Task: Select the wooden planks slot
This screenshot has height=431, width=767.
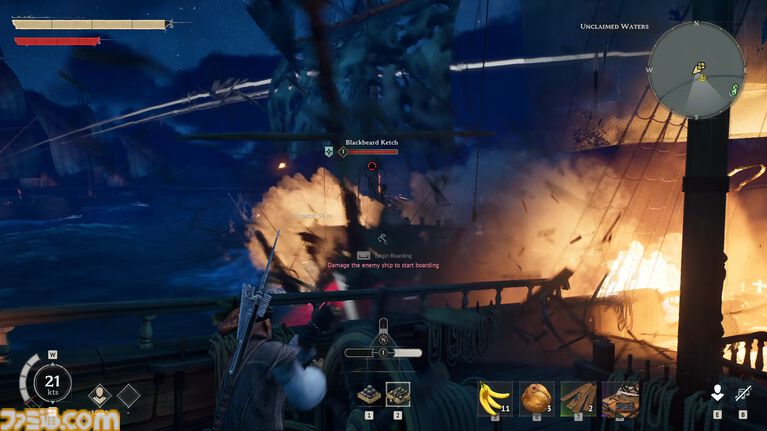Action: 578,398
